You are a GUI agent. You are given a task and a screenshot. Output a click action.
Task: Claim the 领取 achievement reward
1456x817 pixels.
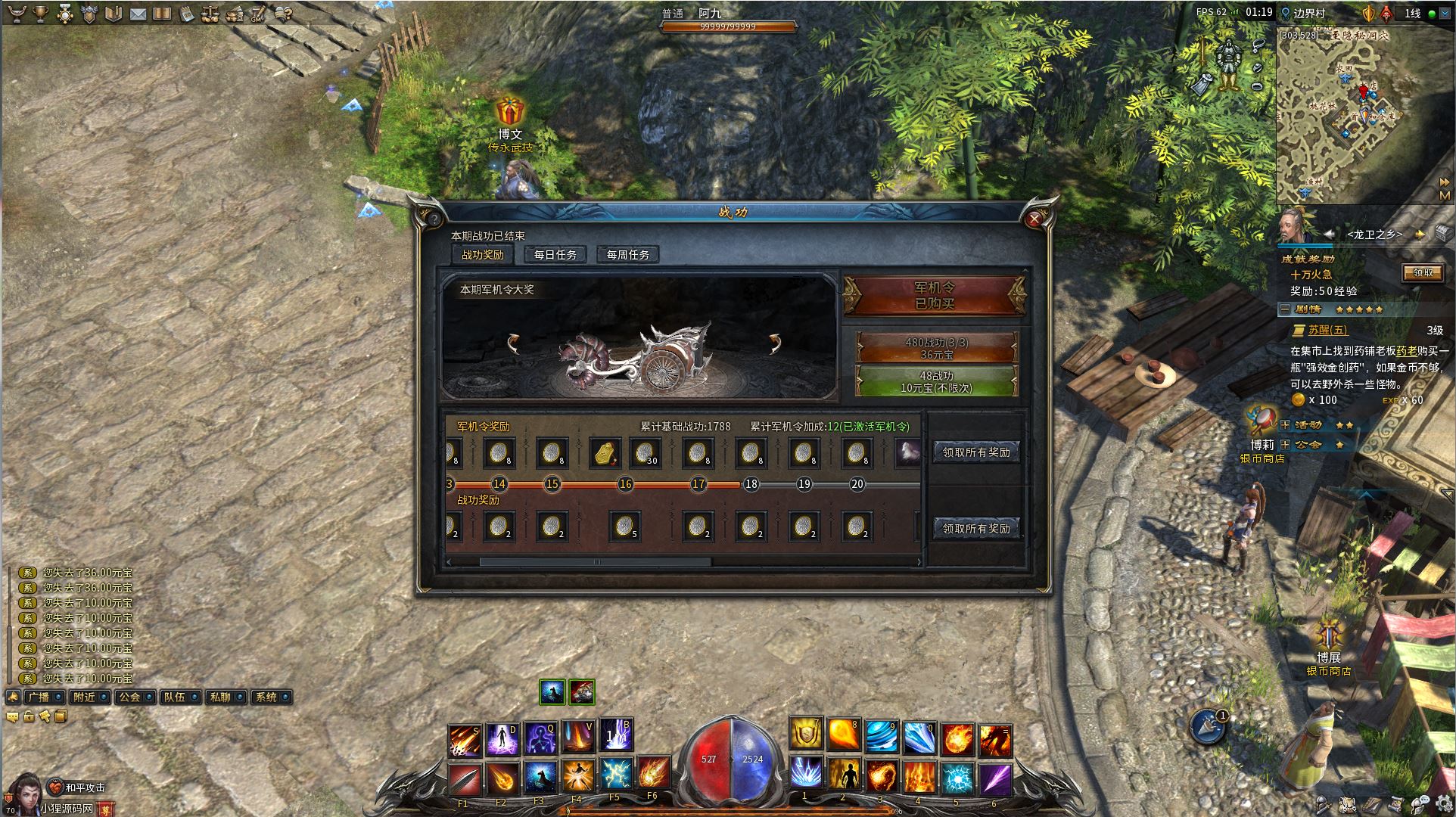(1422, 272)
